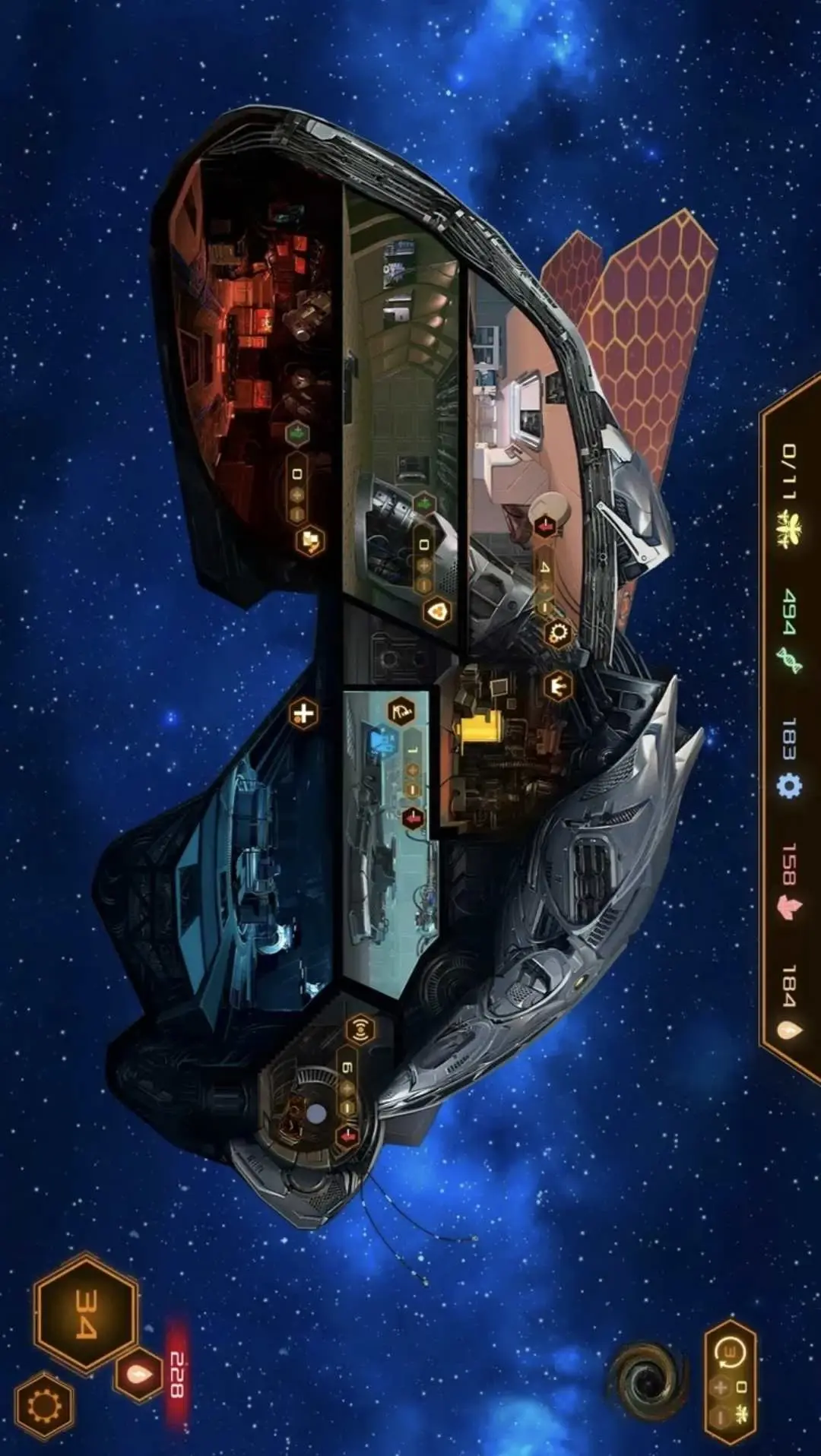Screen dimensions: 821x1456
Task: Add a module with the white plus hexagon
Action: click(303, 714)
